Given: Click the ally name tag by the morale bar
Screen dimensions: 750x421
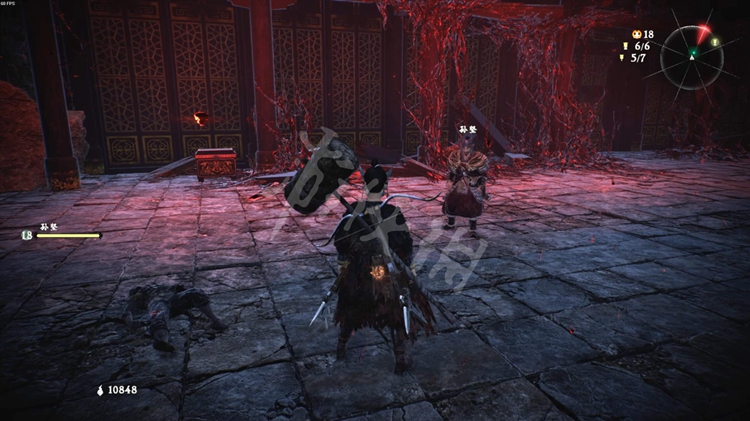Looking at the screenshot, I should (48, 227).
